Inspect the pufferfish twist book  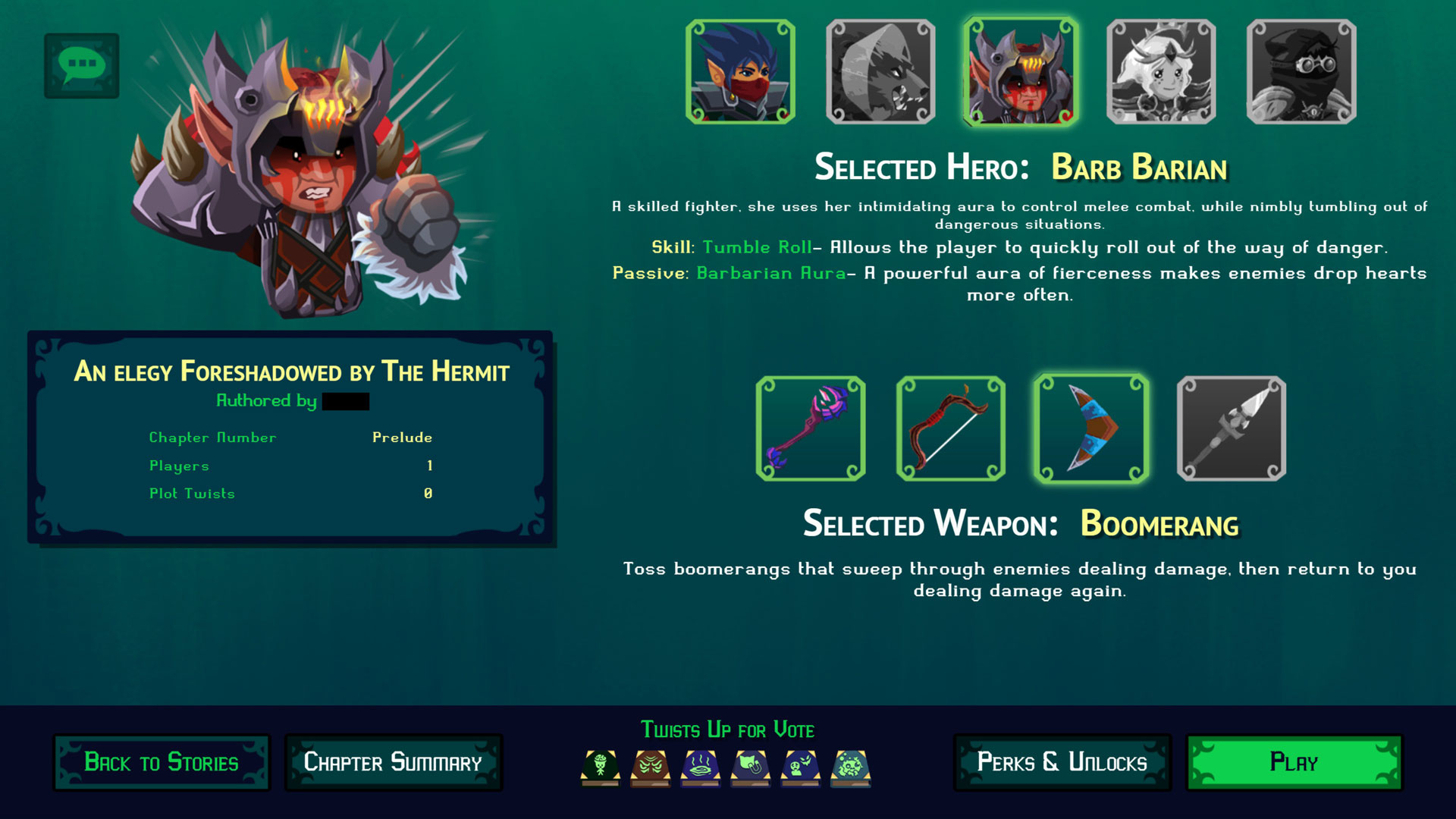coord(851,767)
